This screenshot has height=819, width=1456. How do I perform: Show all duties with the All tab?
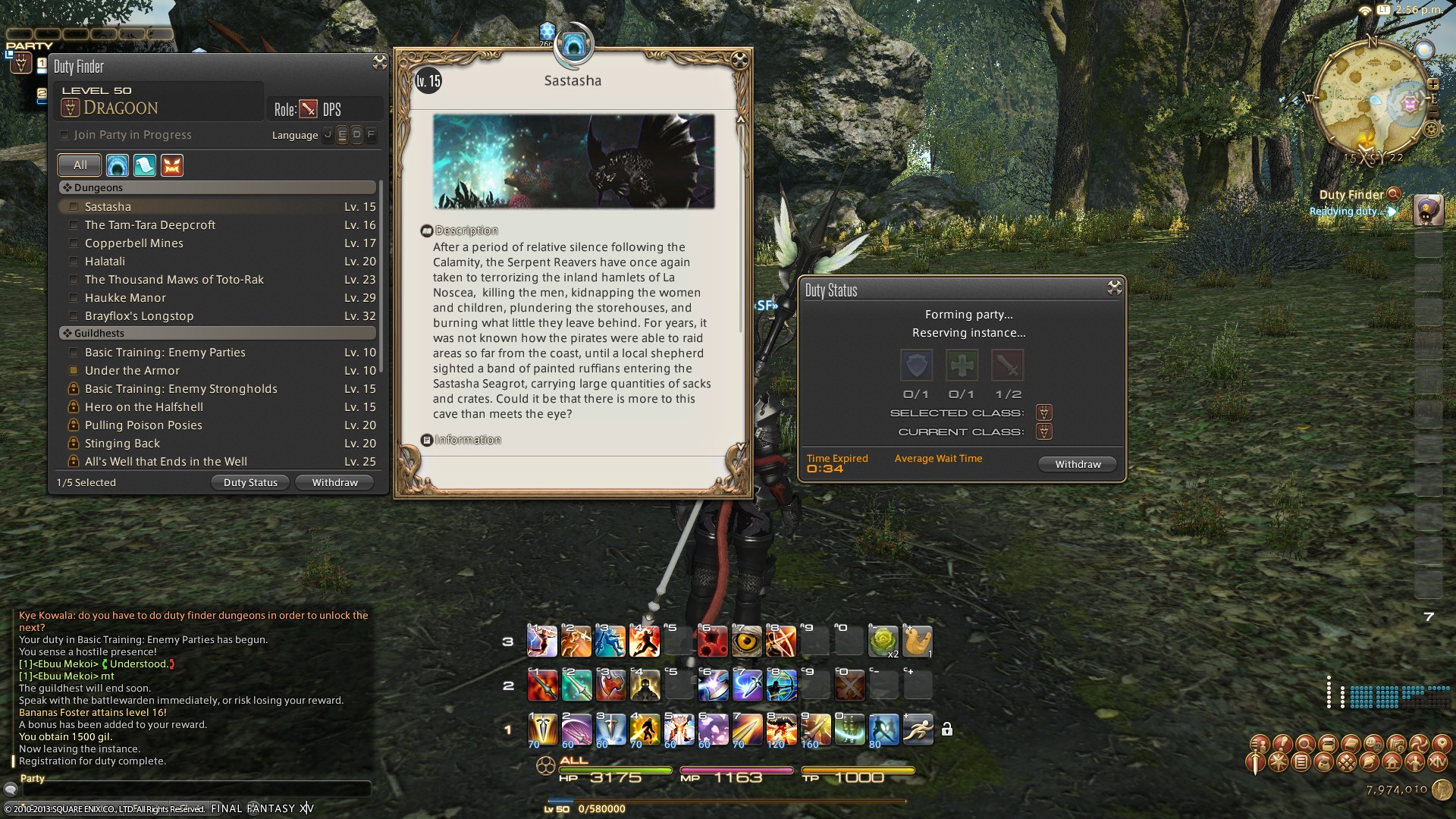coord(80,165)
